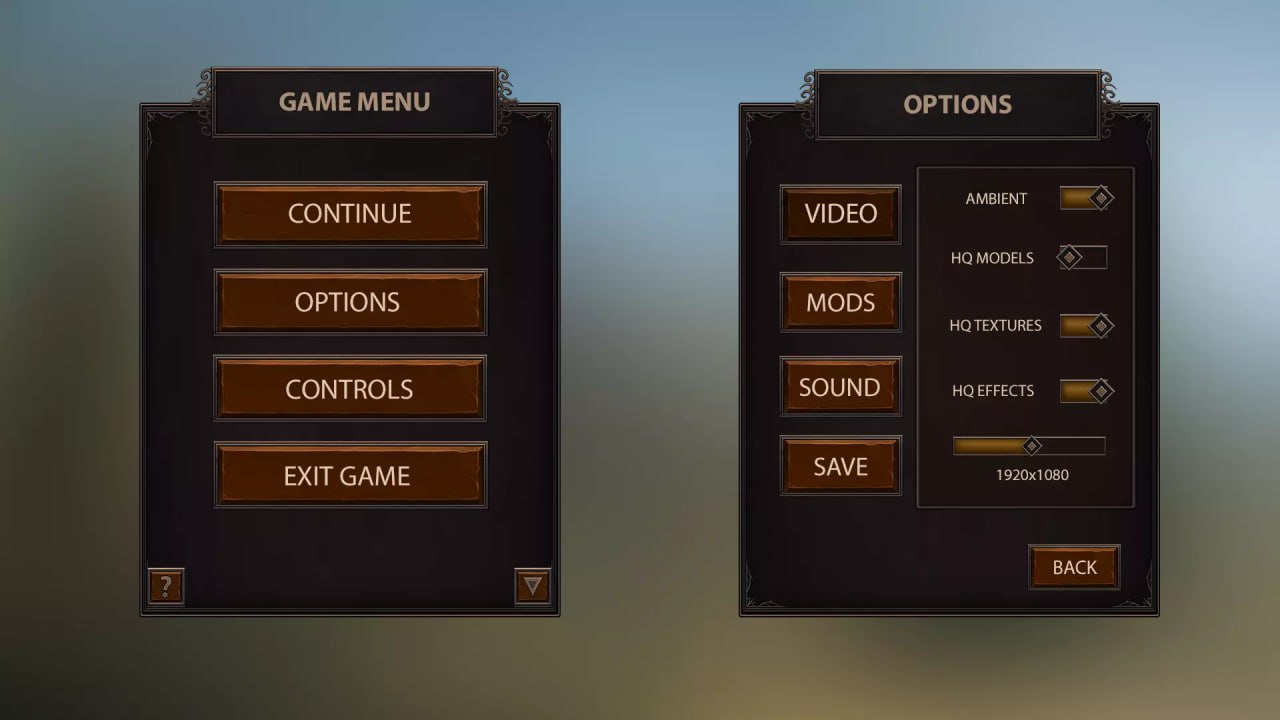Click the diamond marker on HQ Effects switch
The height and width of the screenshot is (720, 1280).
1102,390
